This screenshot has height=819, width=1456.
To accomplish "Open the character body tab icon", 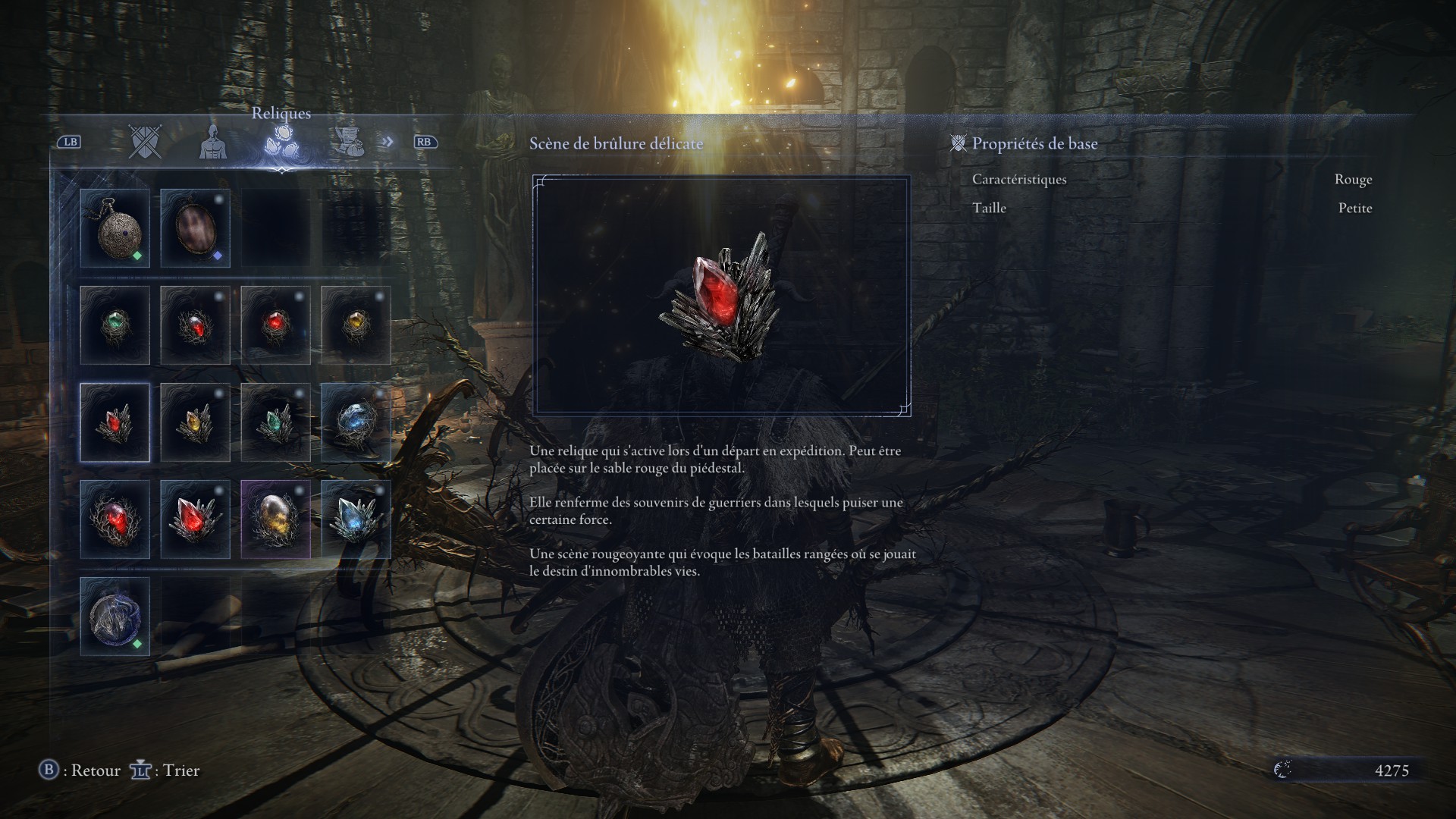I will [213, 144].
